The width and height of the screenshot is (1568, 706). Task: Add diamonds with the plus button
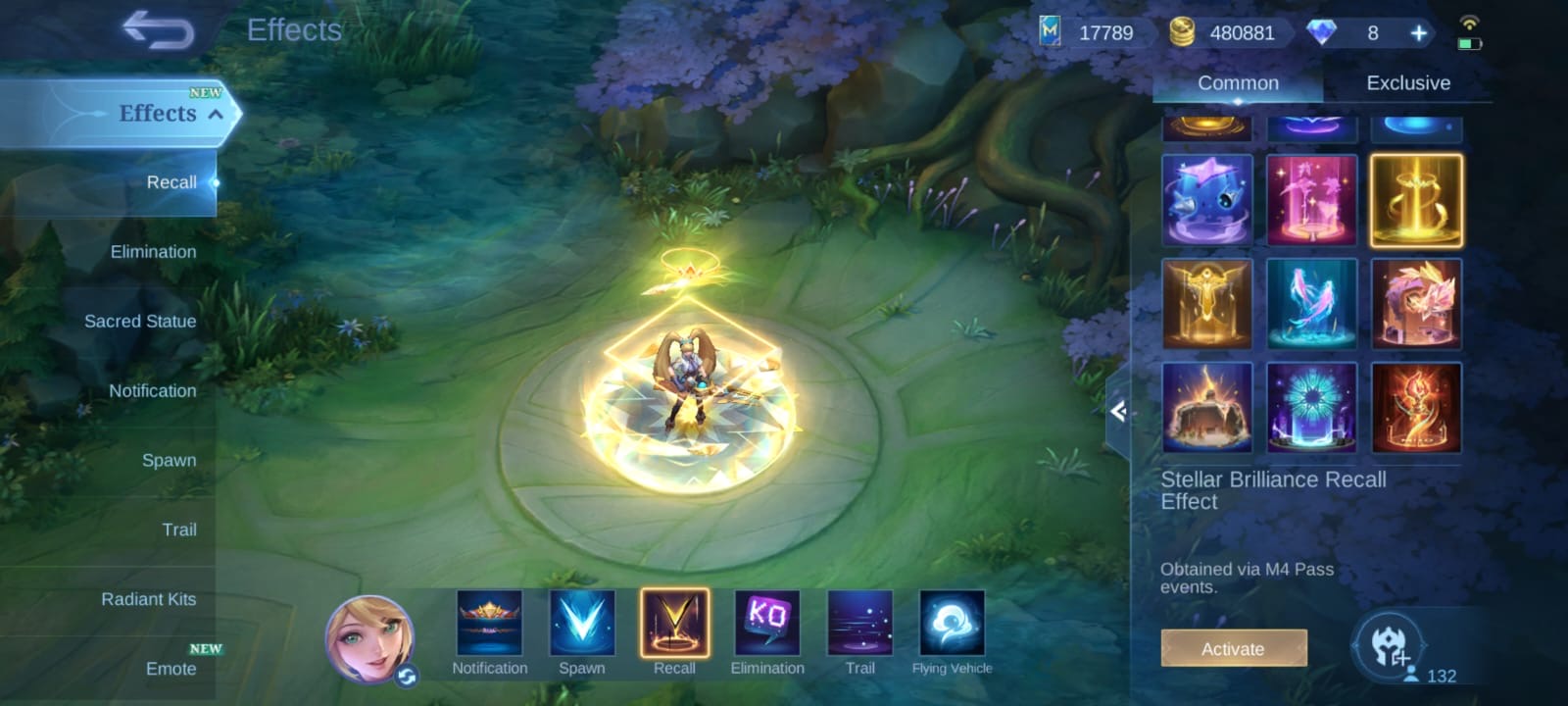pyautogui.click(x=1418, y=33)
